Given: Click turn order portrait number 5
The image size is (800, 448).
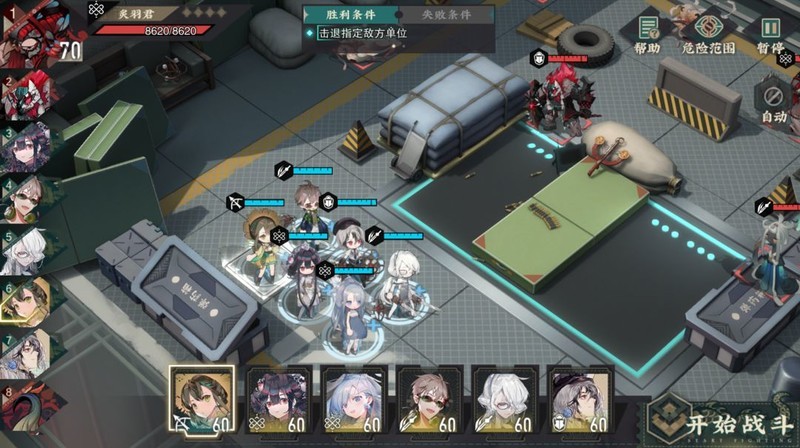Looking at the screenshot, I should (x=25, y=249).
